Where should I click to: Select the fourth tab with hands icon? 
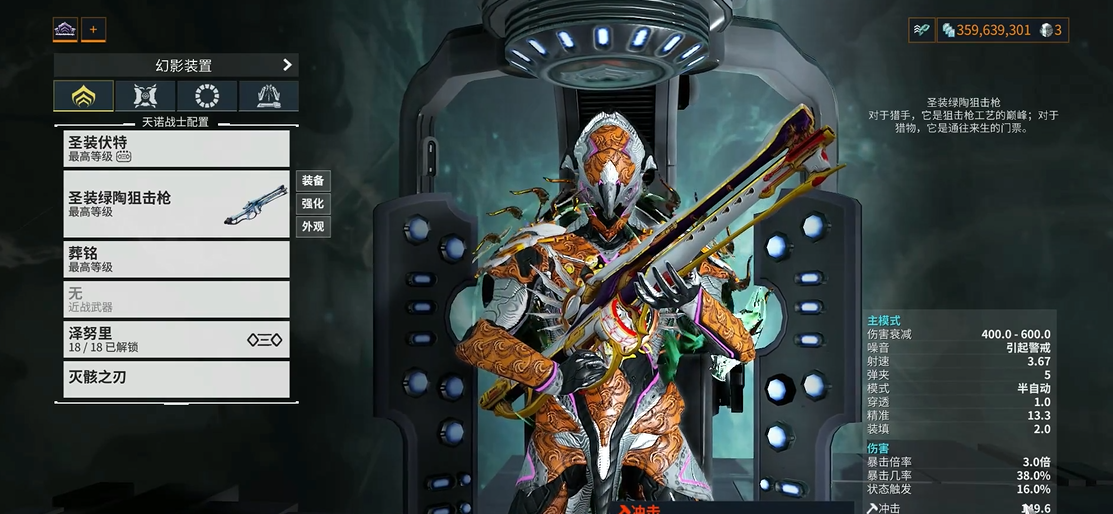(268, 96)
